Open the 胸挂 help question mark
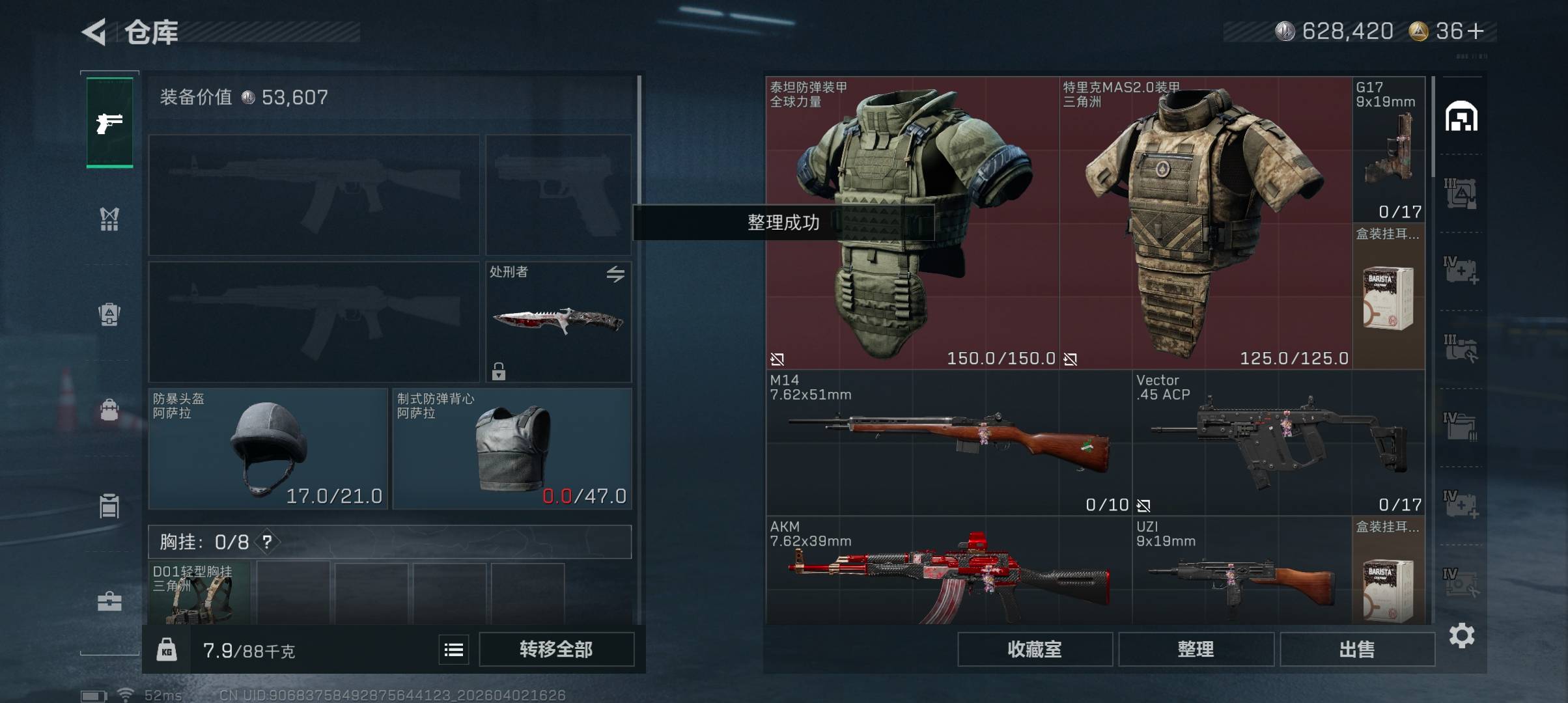The width and height of the screenshot is (1568, 703). pyautogui.click(x=267, y=542)
